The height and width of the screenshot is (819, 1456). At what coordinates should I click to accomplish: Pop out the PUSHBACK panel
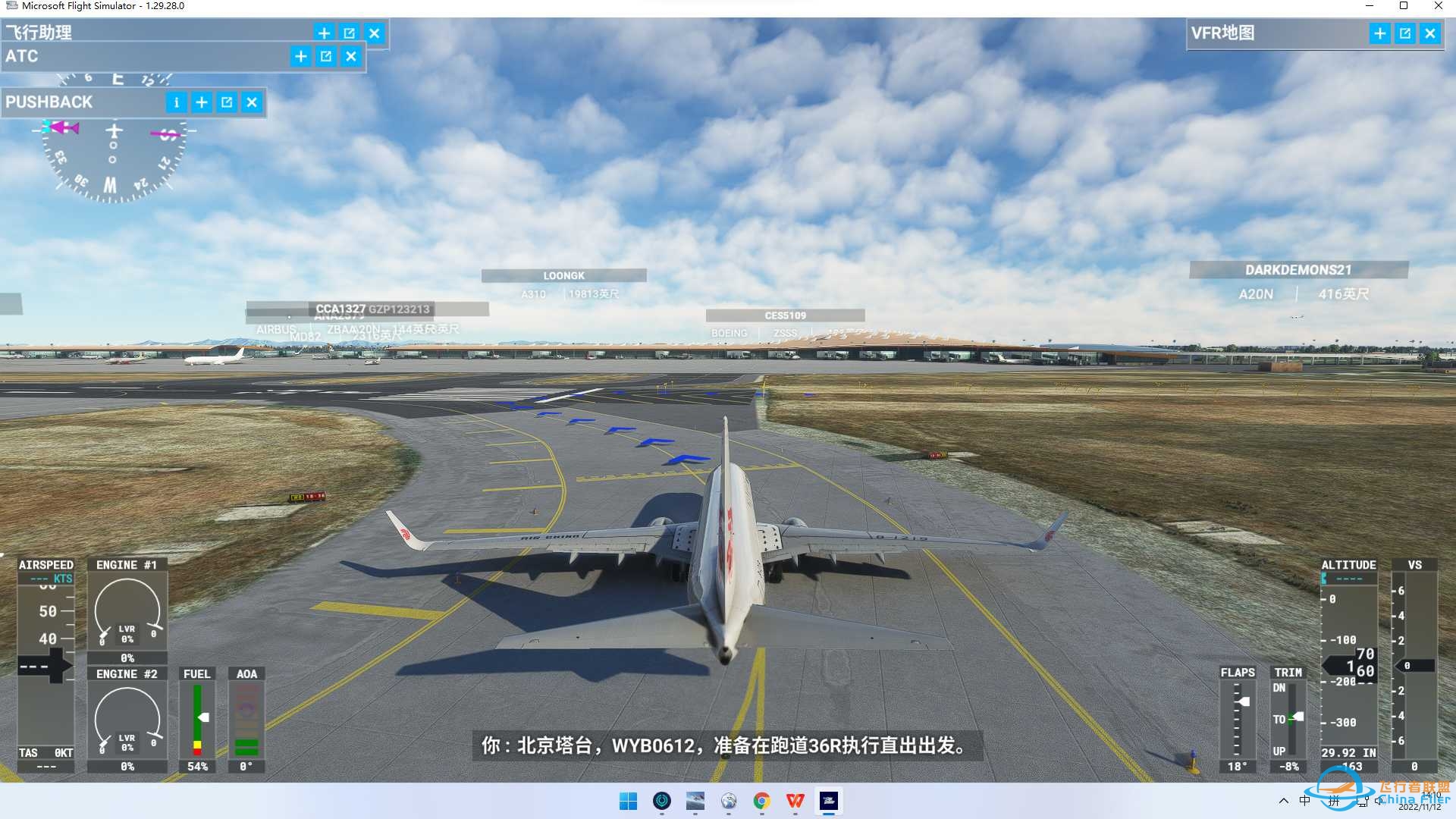(227, 102)
